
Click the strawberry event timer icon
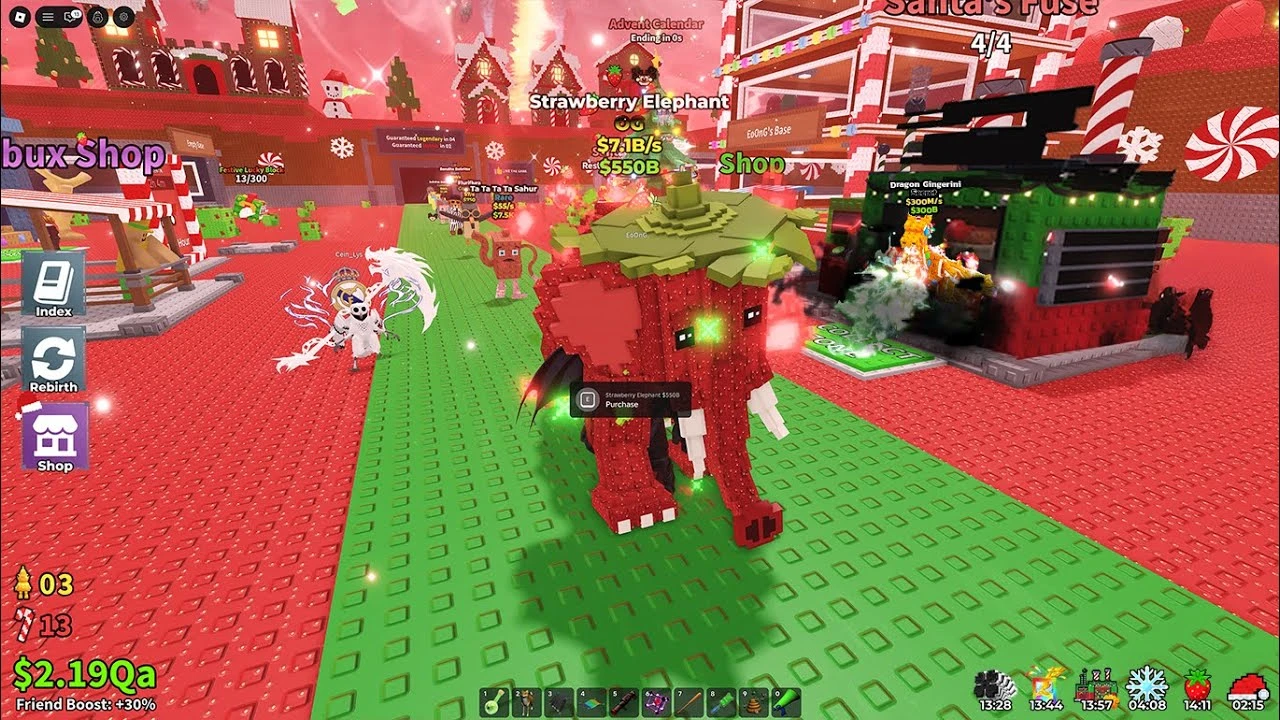pos(1197,685)
